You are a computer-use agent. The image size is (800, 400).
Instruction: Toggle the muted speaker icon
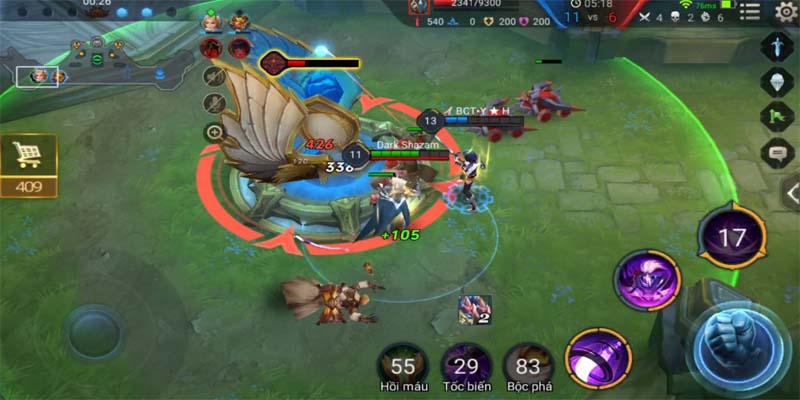(x=213, y=75)
